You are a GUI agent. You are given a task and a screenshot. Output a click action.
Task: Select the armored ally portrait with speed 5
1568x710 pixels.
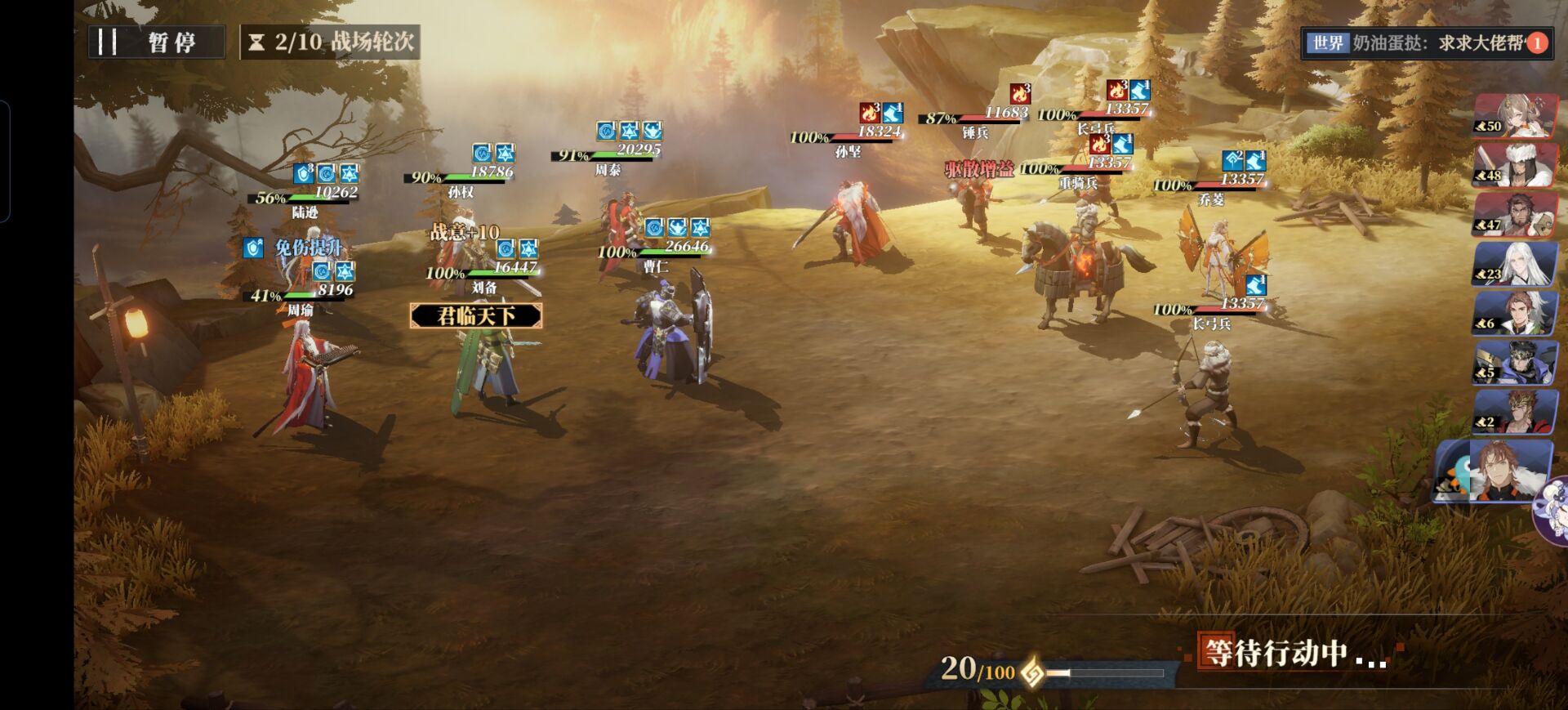click(1515, 363)
